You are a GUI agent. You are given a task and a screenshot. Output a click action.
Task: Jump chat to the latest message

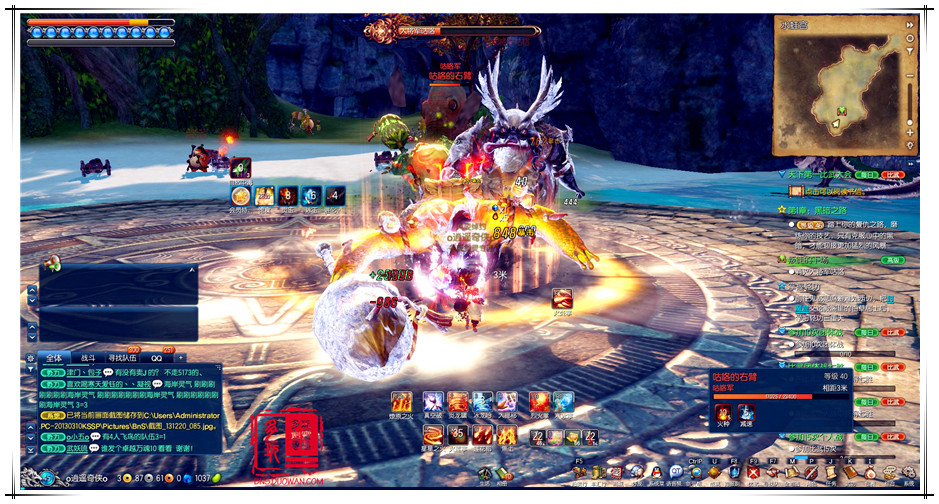30,451
